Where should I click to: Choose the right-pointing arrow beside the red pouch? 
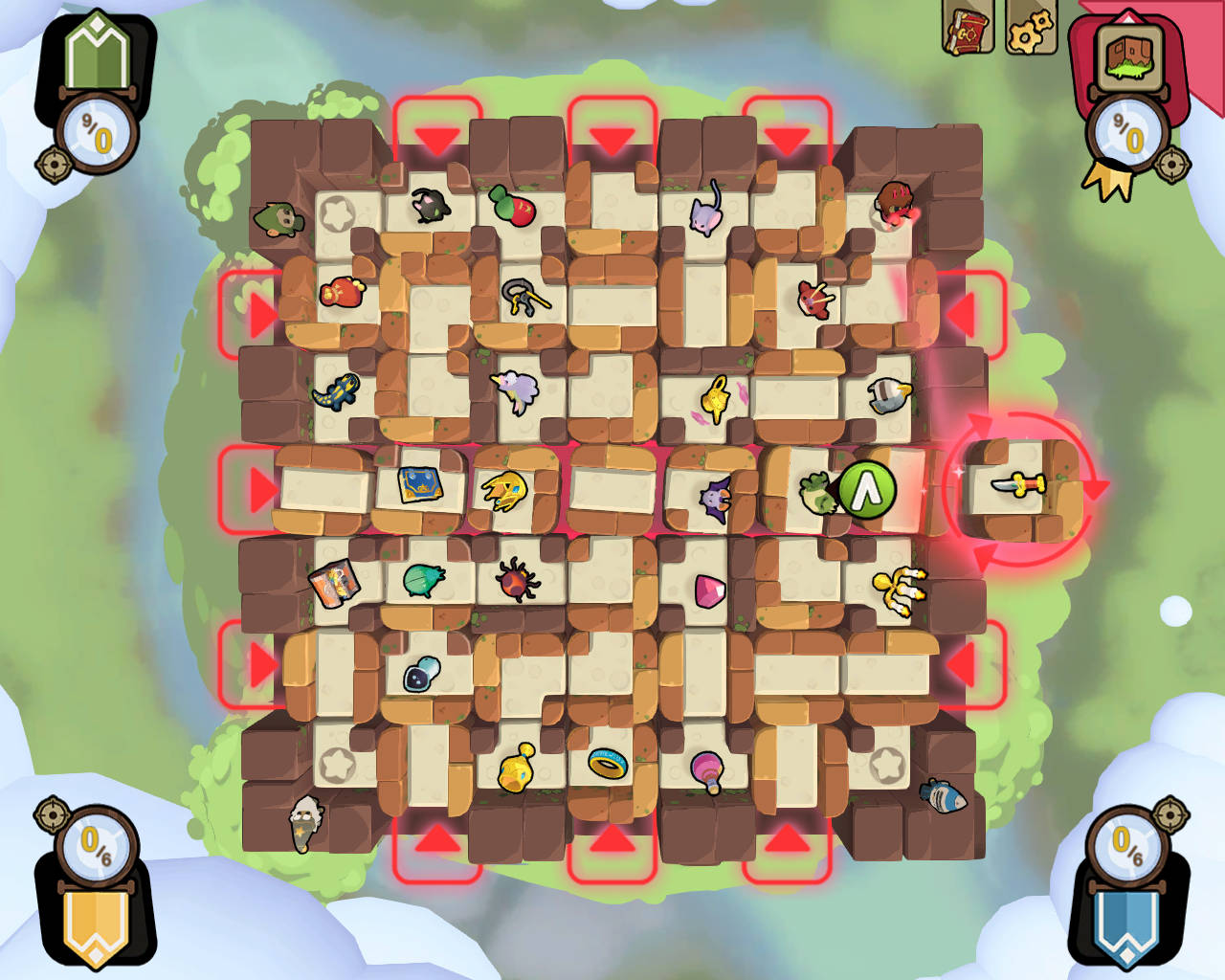point(260,315)
